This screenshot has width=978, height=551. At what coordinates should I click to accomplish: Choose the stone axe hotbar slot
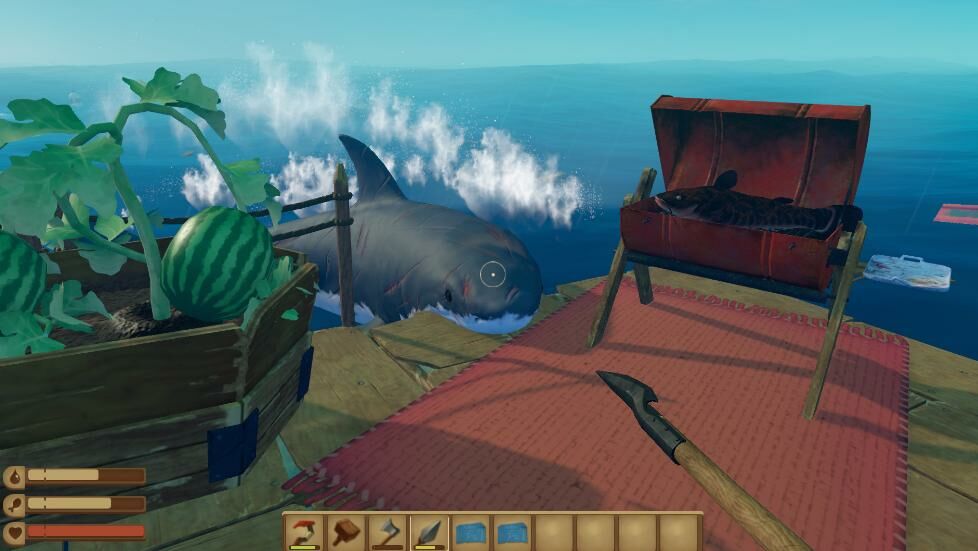coord(387,532)
